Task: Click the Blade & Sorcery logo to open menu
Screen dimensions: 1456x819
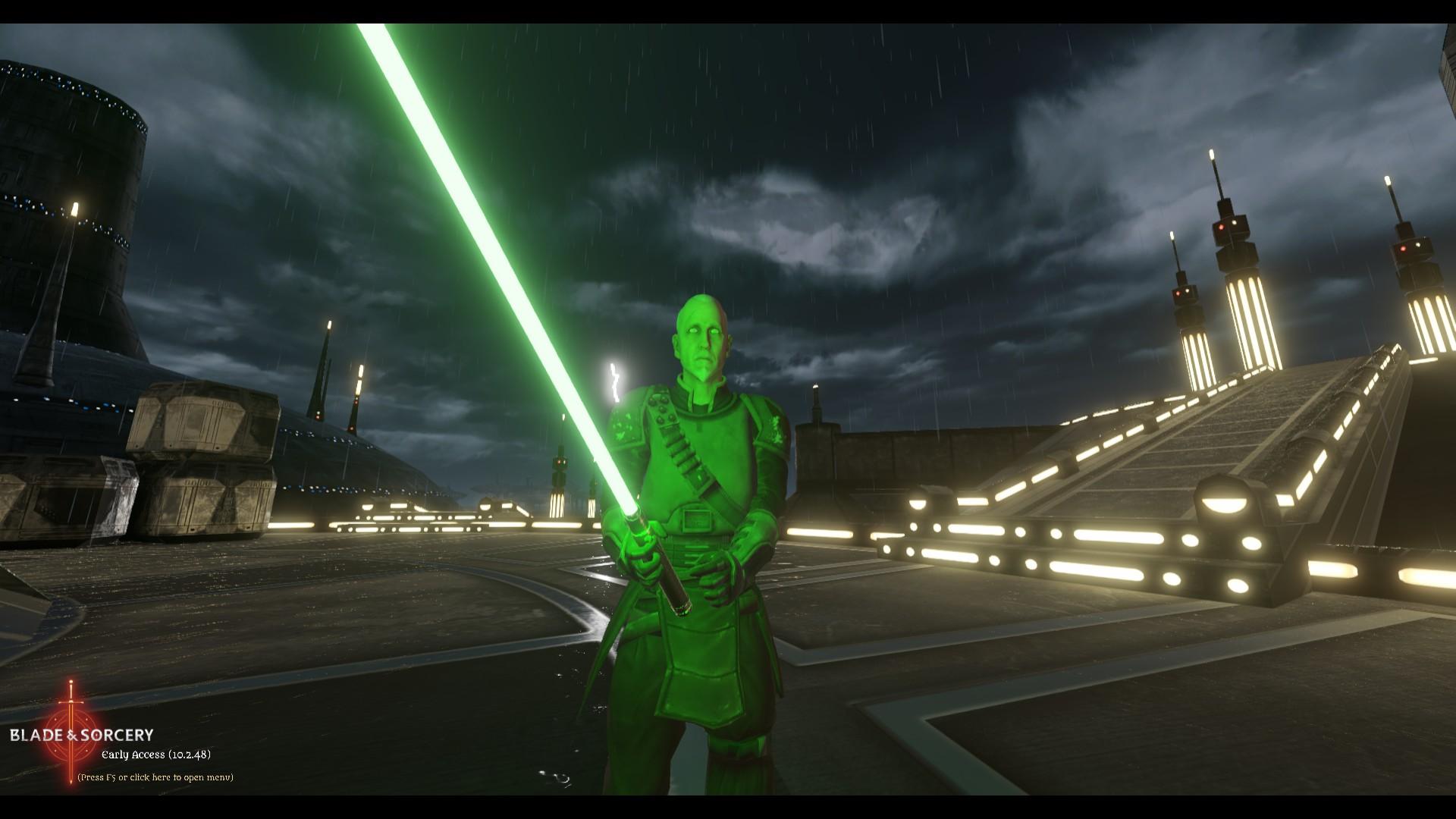Action: (x=82, y=734)
